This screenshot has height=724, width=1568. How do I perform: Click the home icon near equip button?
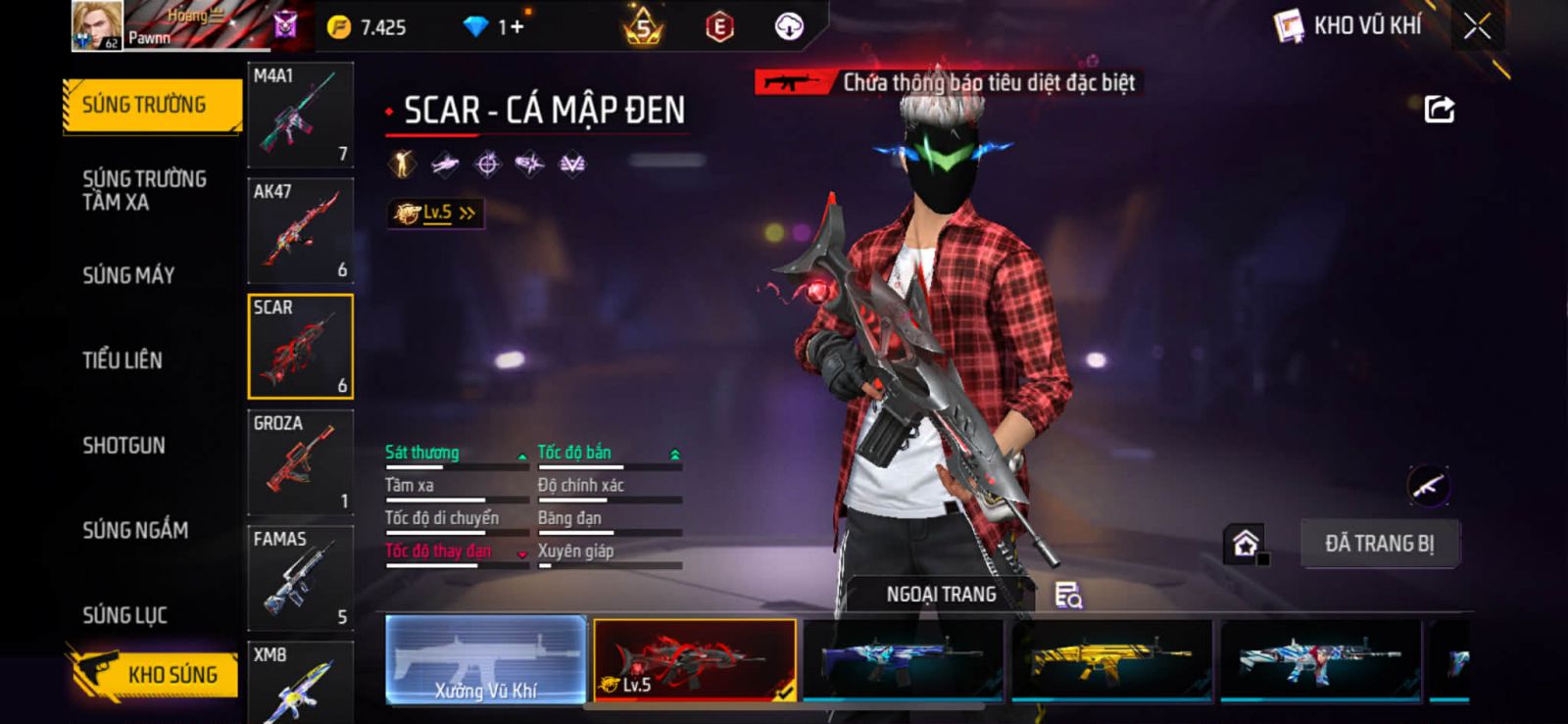coord(1246,544)
